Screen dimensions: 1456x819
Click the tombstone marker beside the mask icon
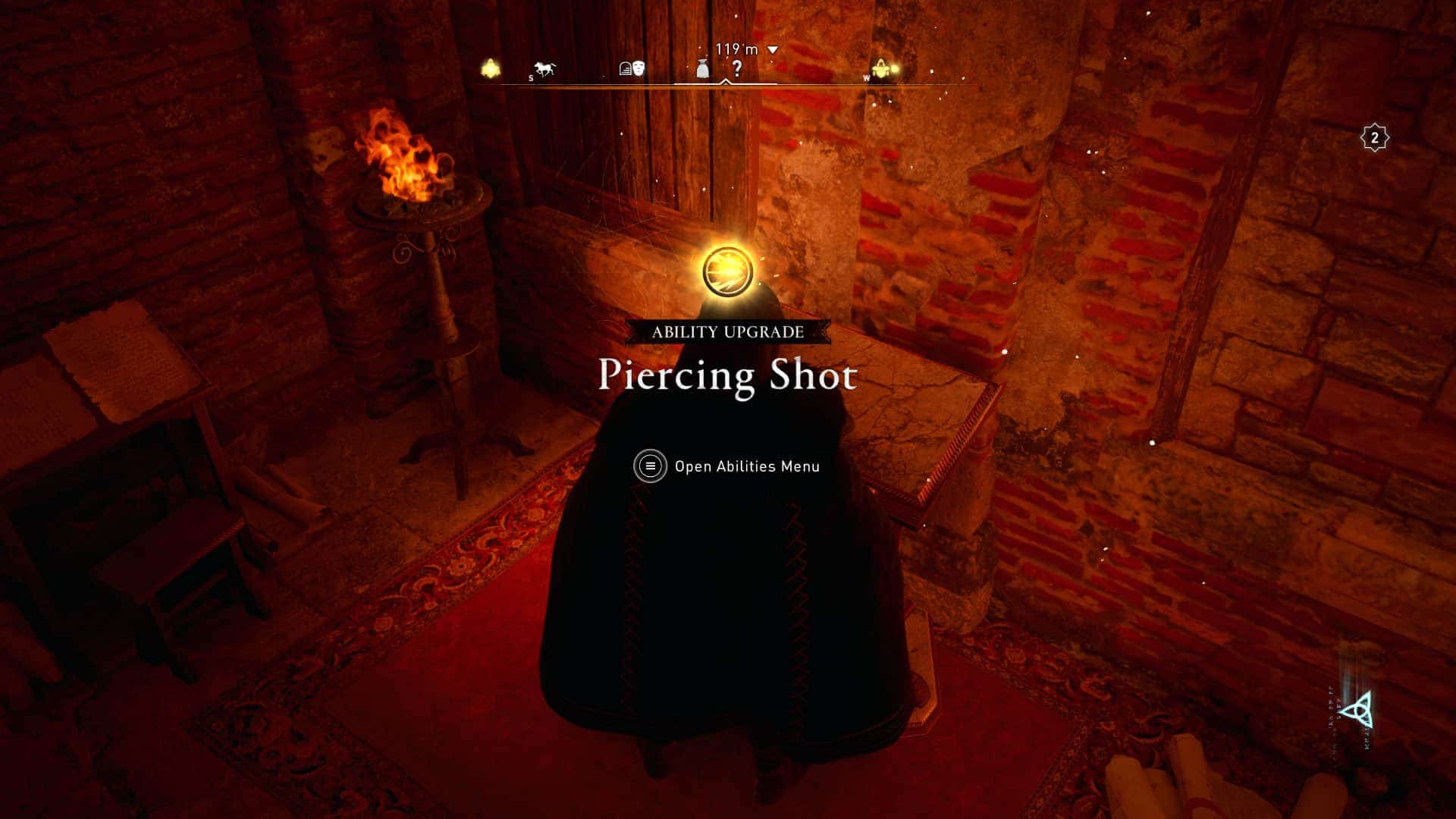click(x=624, y=68)
